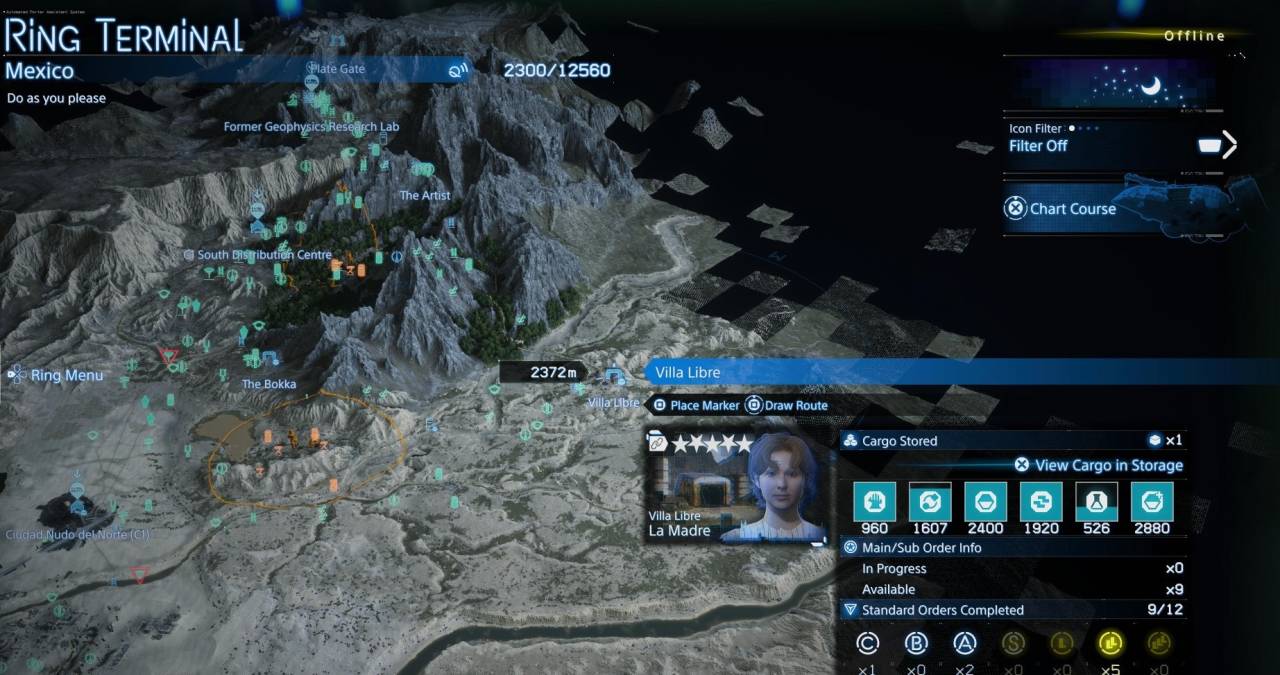Select the Ciudad Nudo del Norte marker
Image resolution: width=1280 pixels, height=675 pixels.
pos(78,534)
